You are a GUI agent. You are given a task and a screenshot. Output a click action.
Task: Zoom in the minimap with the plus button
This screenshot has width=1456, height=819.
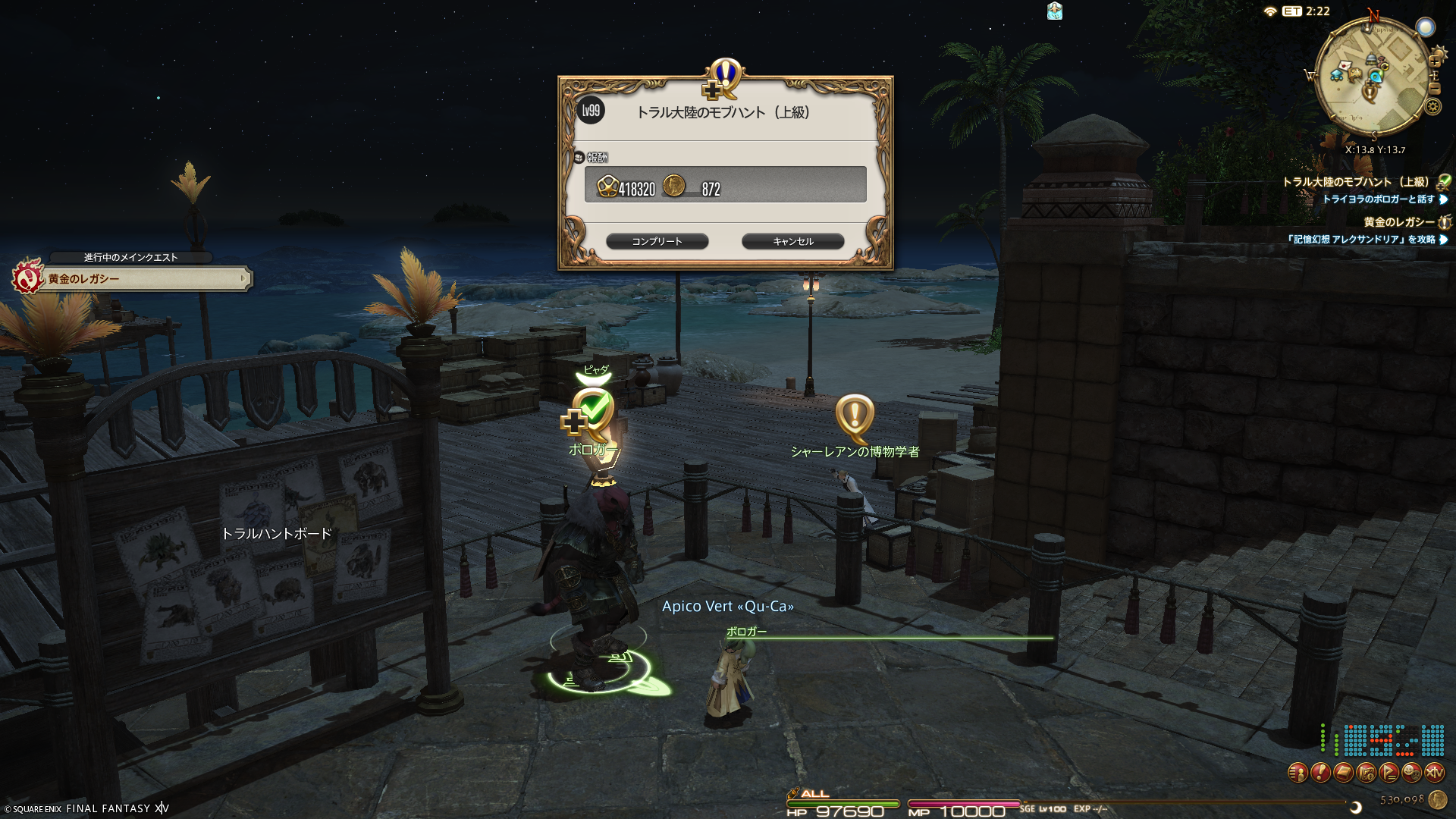(1435, 60)
